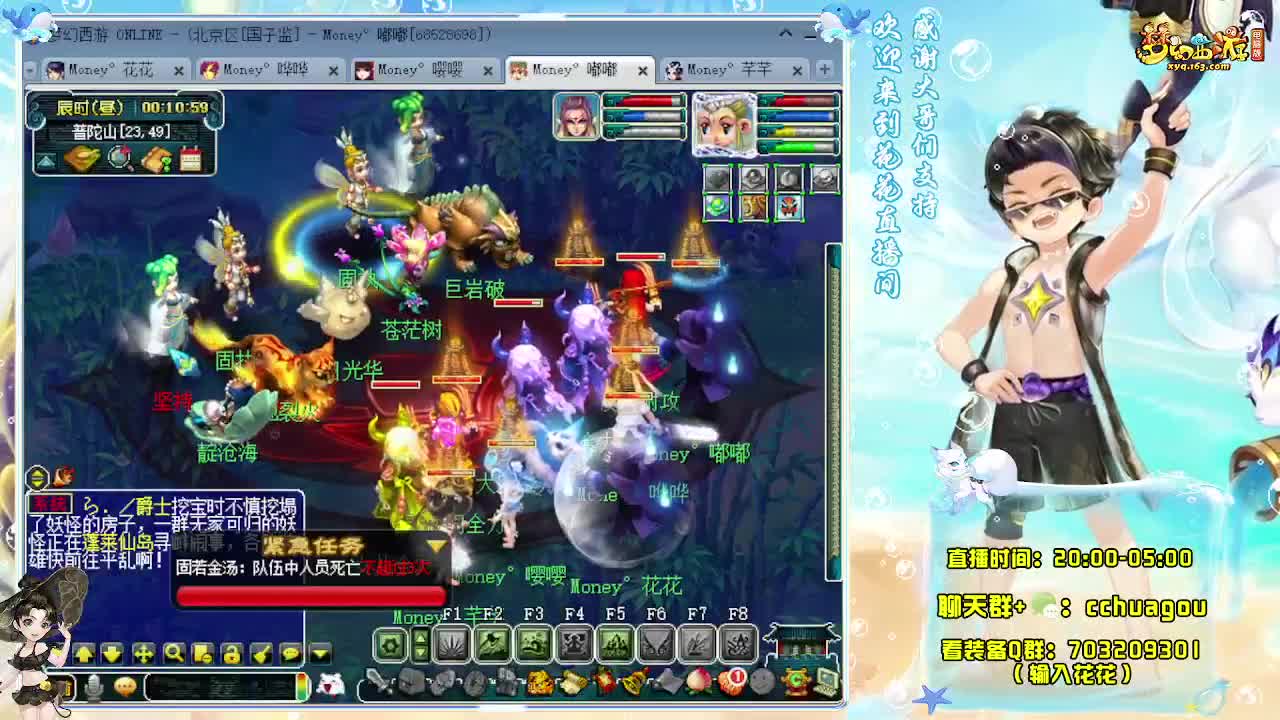Switch to the Money°芊芊 character tab
Image resolution: width=1280 pixels, height=720 pixels.
[727, 71]
